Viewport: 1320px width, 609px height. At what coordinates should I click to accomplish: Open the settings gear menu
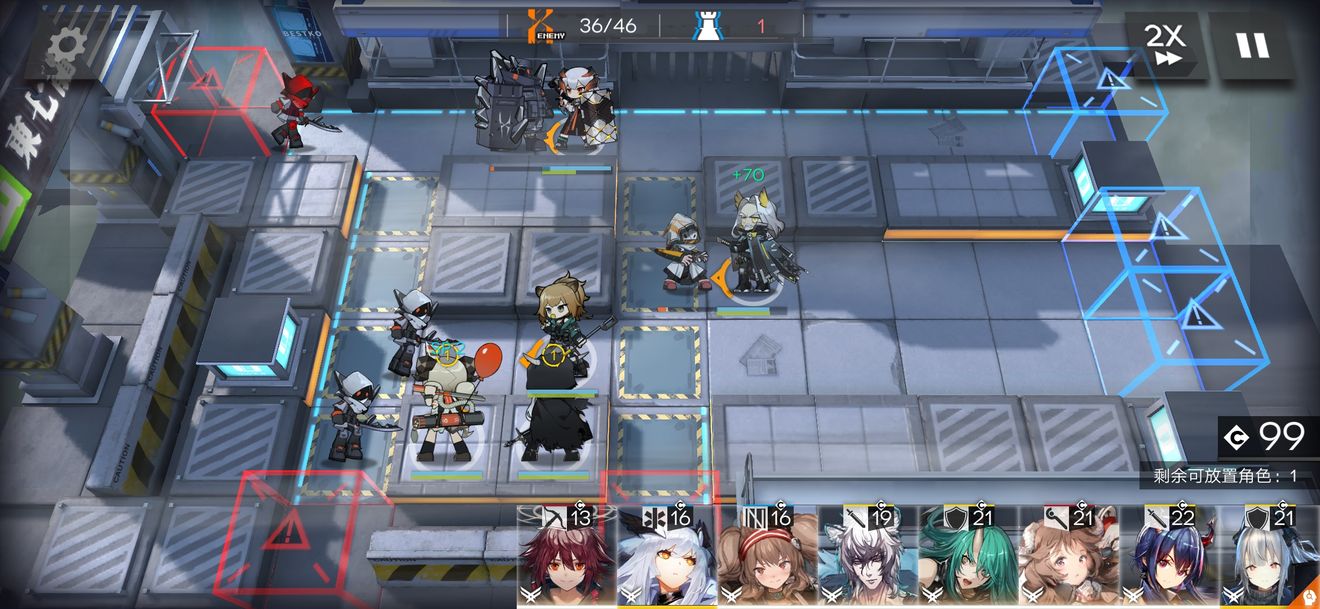pos(67,42)
